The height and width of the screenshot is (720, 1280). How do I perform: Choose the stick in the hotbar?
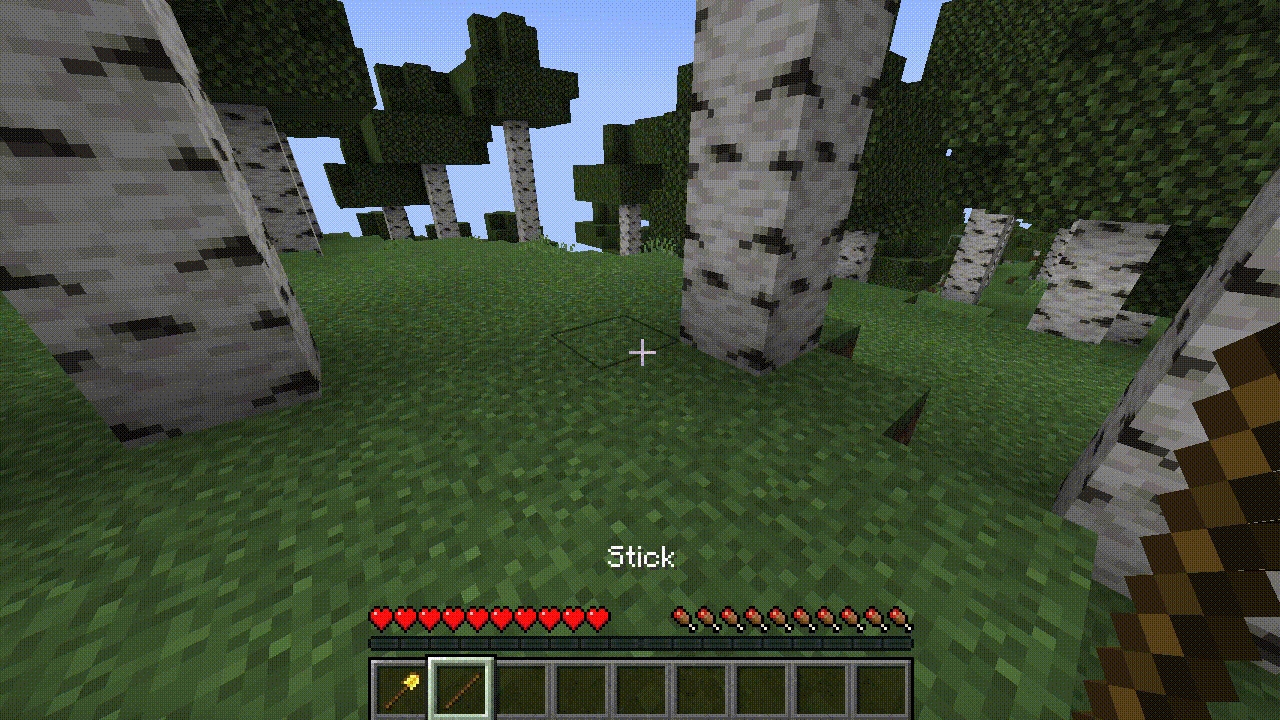point(461,689)
